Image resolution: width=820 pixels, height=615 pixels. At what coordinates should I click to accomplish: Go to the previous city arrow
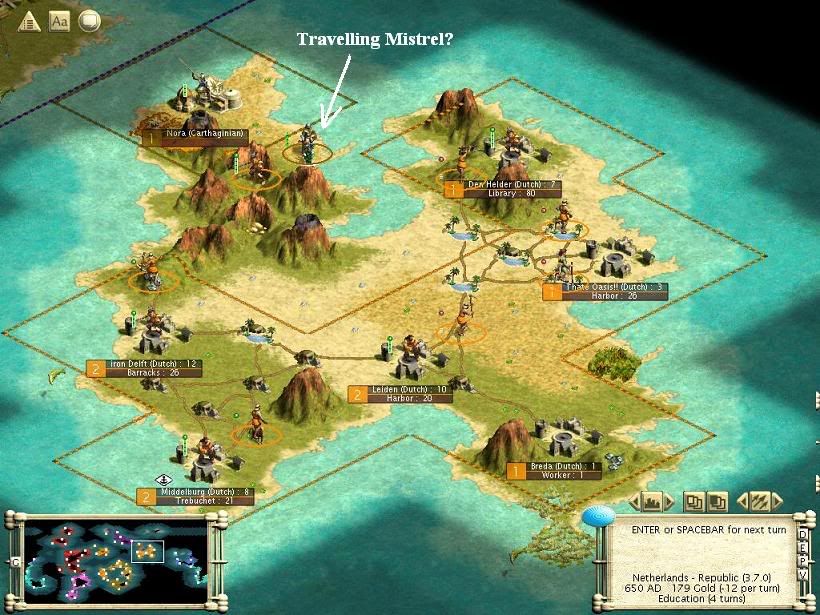click(633, 500)
